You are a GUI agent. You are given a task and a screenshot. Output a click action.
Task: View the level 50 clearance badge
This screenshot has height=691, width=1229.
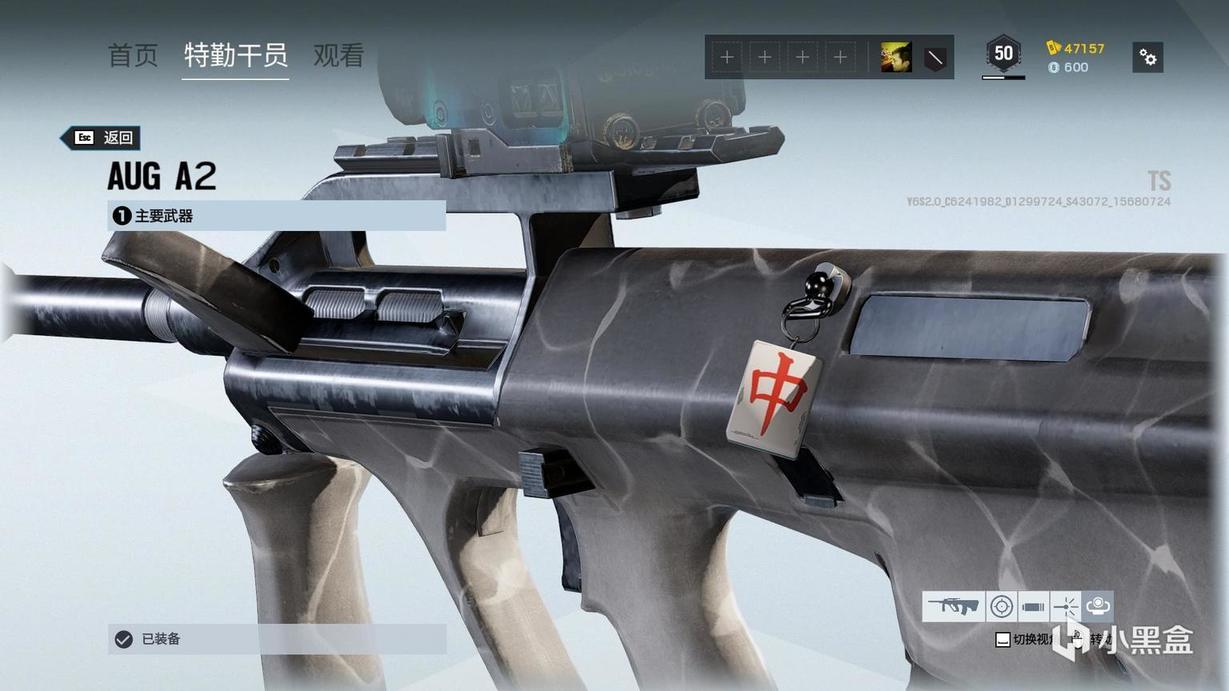coord(1003,54)
